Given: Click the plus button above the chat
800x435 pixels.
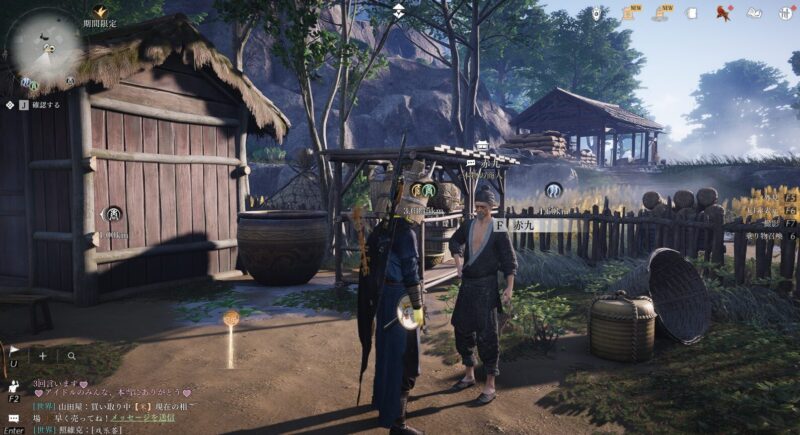Looking at the screenshot, I should 43,355.
